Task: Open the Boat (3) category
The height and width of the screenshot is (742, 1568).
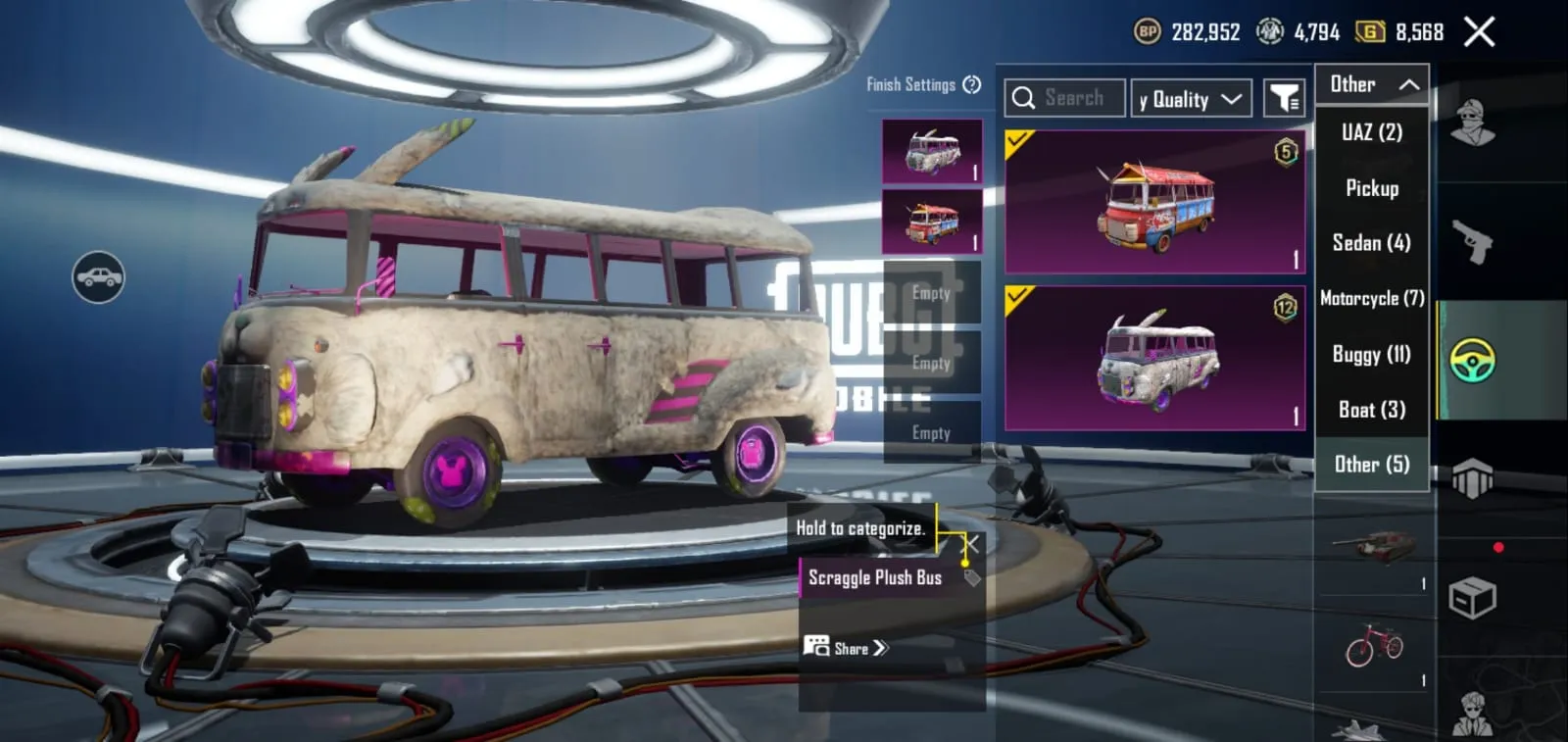Action: coord(1372,410)
